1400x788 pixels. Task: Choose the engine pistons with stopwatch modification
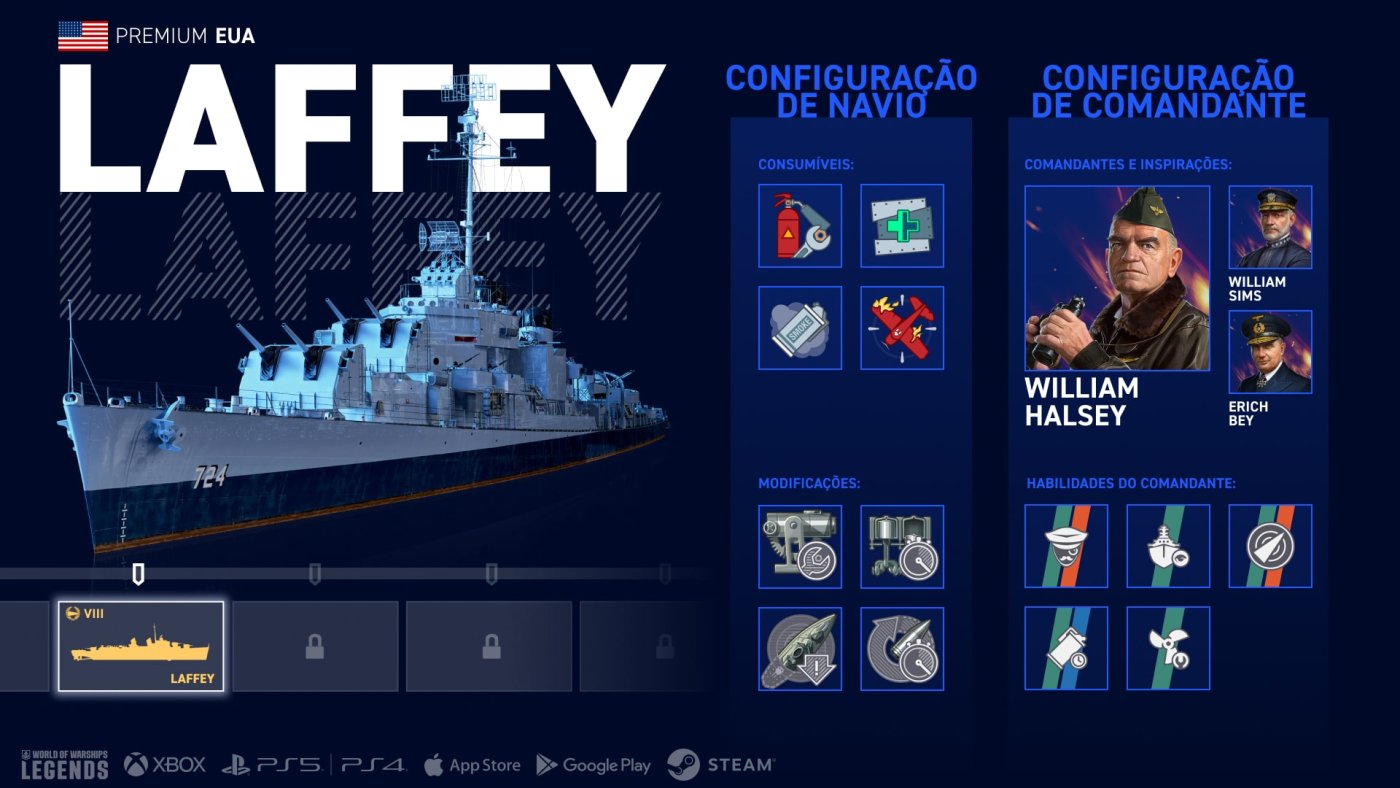click(902, 546)
